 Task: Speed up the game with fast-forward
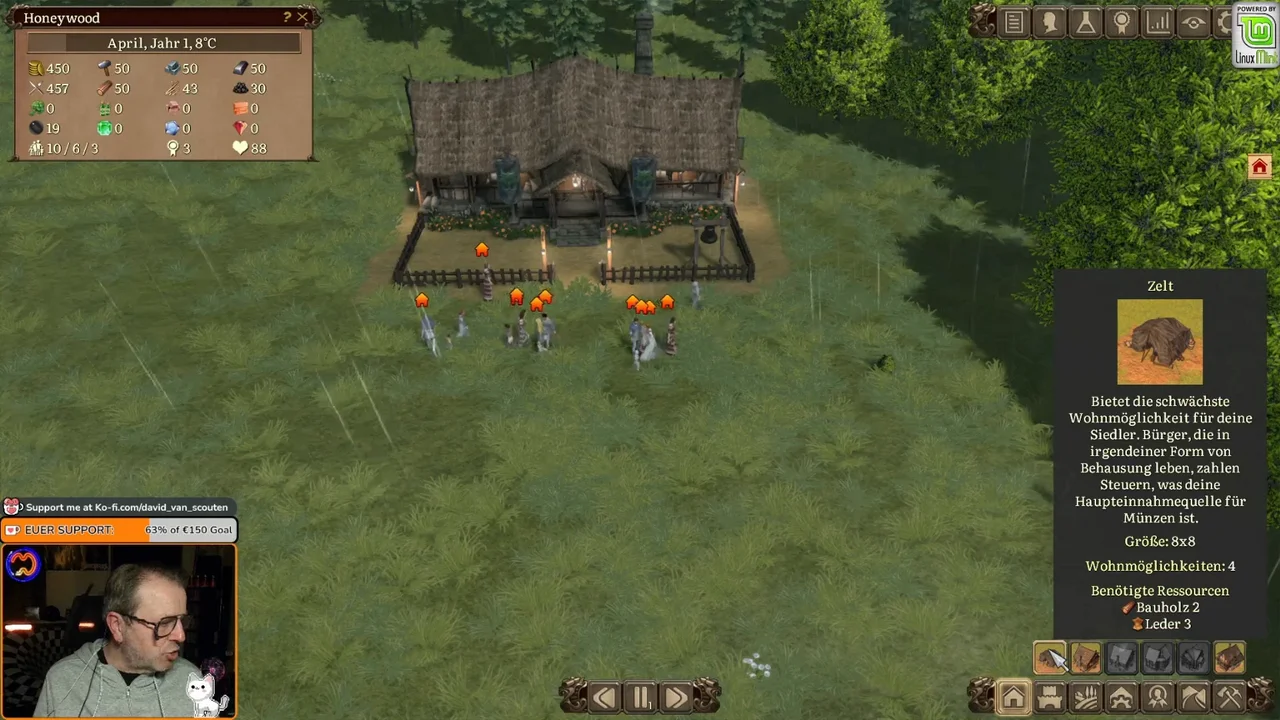(x=676, y=697)
